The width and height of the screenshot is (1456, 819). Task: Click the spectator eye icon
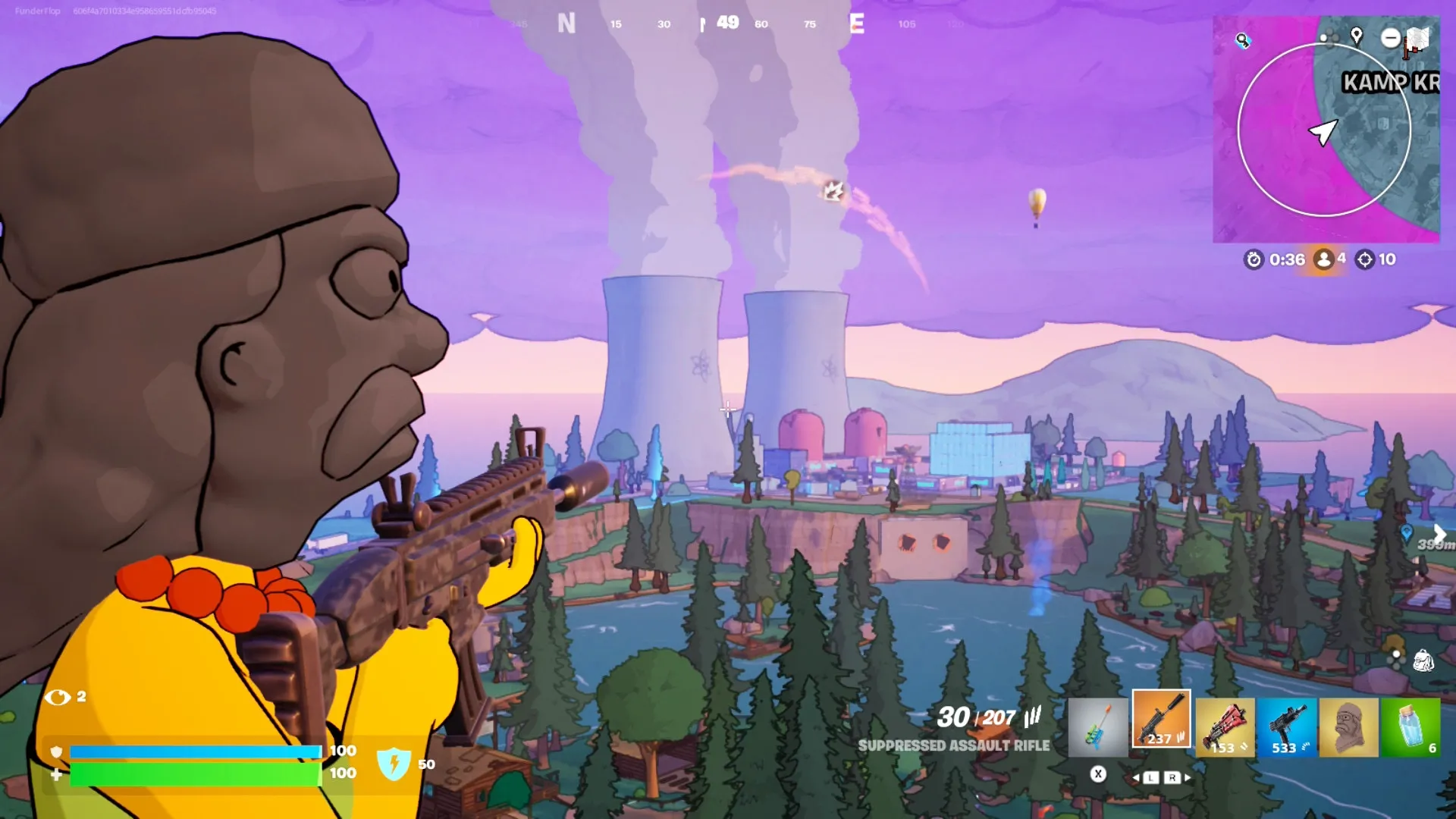click(58, 697)
